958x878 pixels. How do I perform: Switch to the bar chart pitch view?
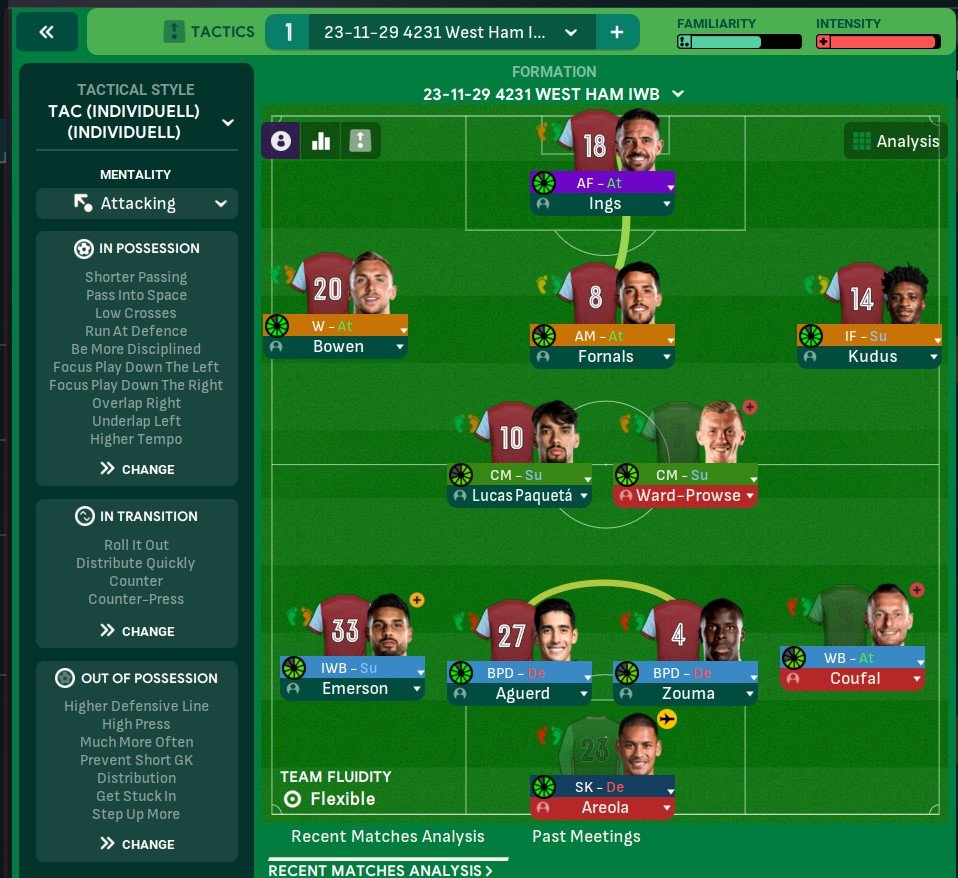pos(321,141)
